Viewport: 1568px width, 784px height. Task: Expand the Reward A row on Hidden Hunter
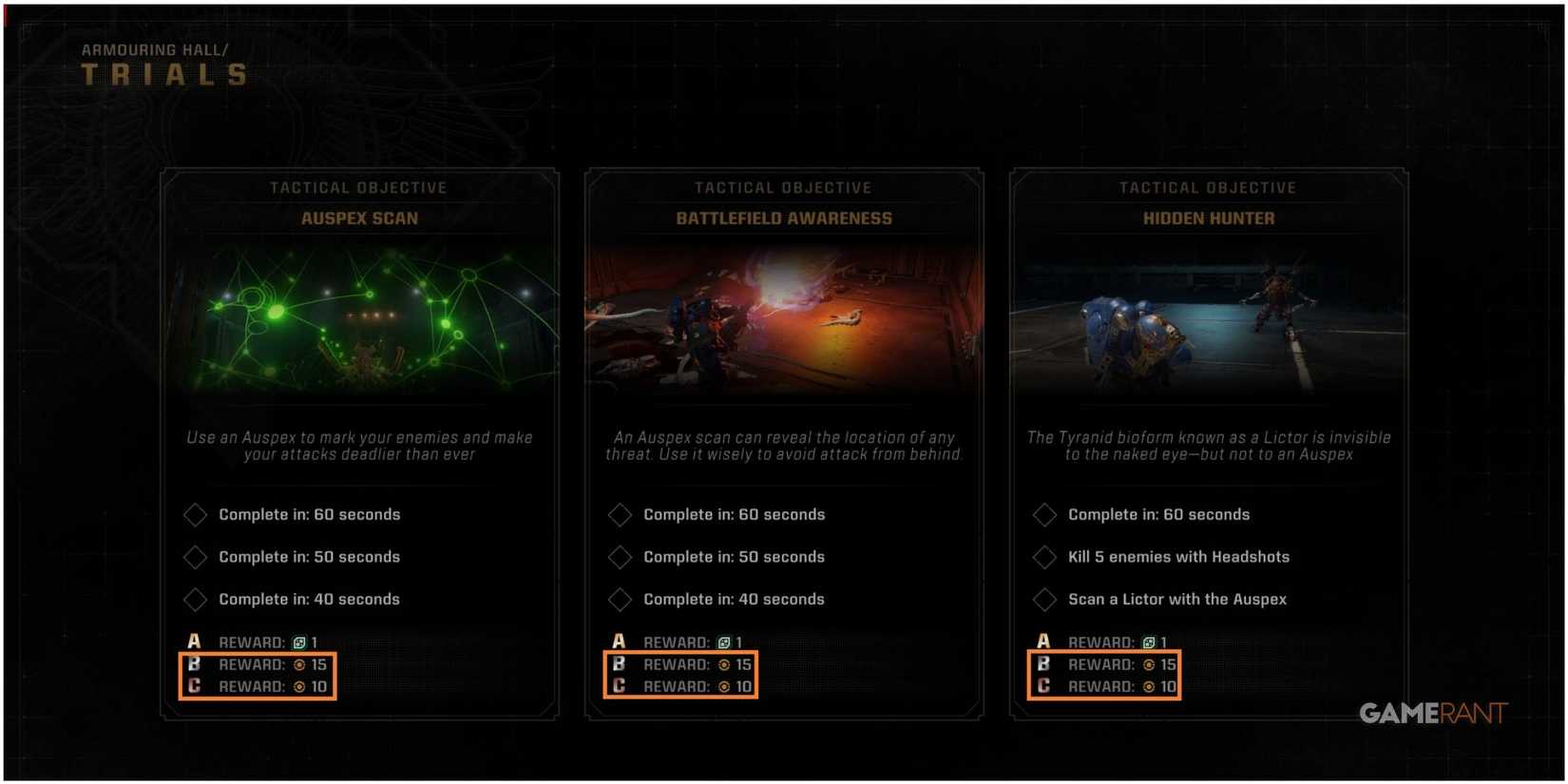[x=1102, y=642]
